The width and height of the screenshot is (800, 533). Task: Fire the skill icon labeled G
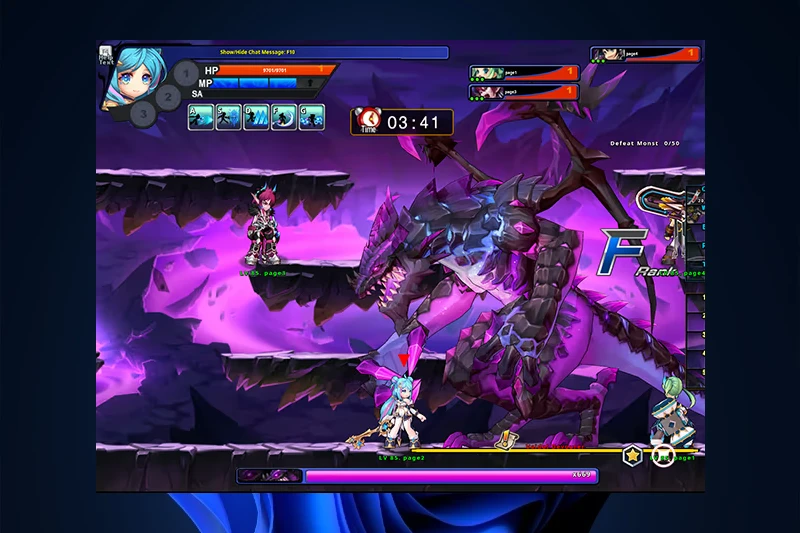312,117
